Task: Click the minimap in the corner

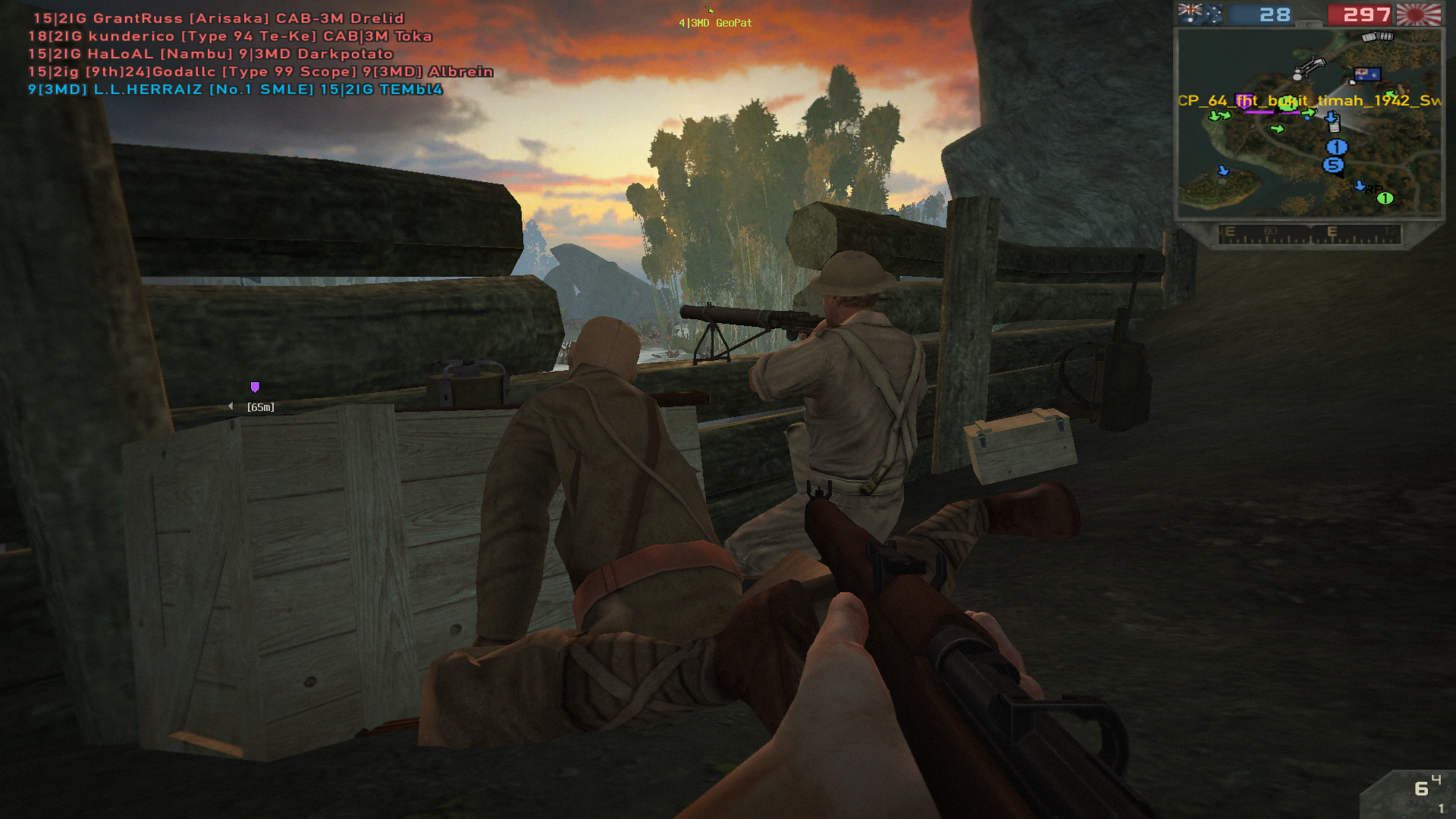Action: click(x=1308, y=123)
